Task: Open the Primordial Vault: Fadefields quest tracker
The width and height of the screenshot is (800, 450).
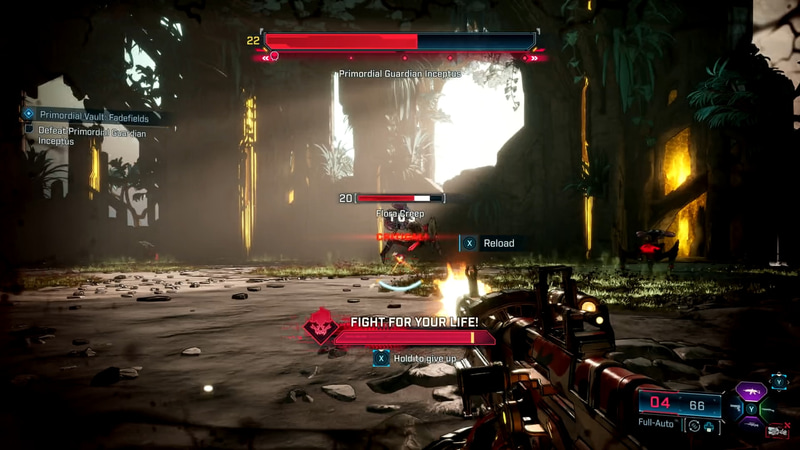Action: pyautogui.click(x=95, y=115)
